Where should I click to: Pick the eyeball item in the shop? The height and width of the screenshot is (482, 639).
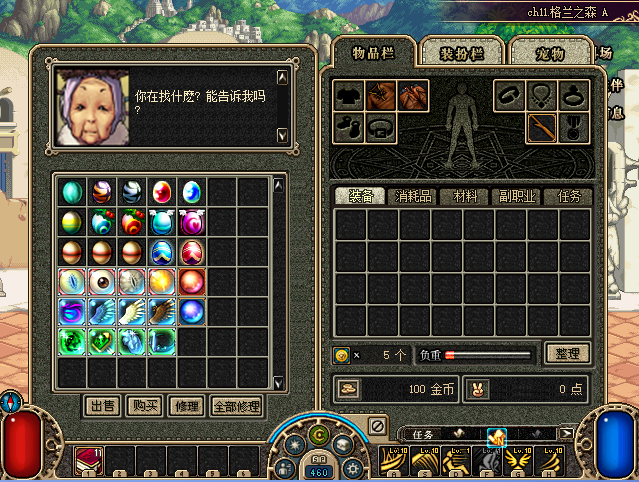coord(103,282)
